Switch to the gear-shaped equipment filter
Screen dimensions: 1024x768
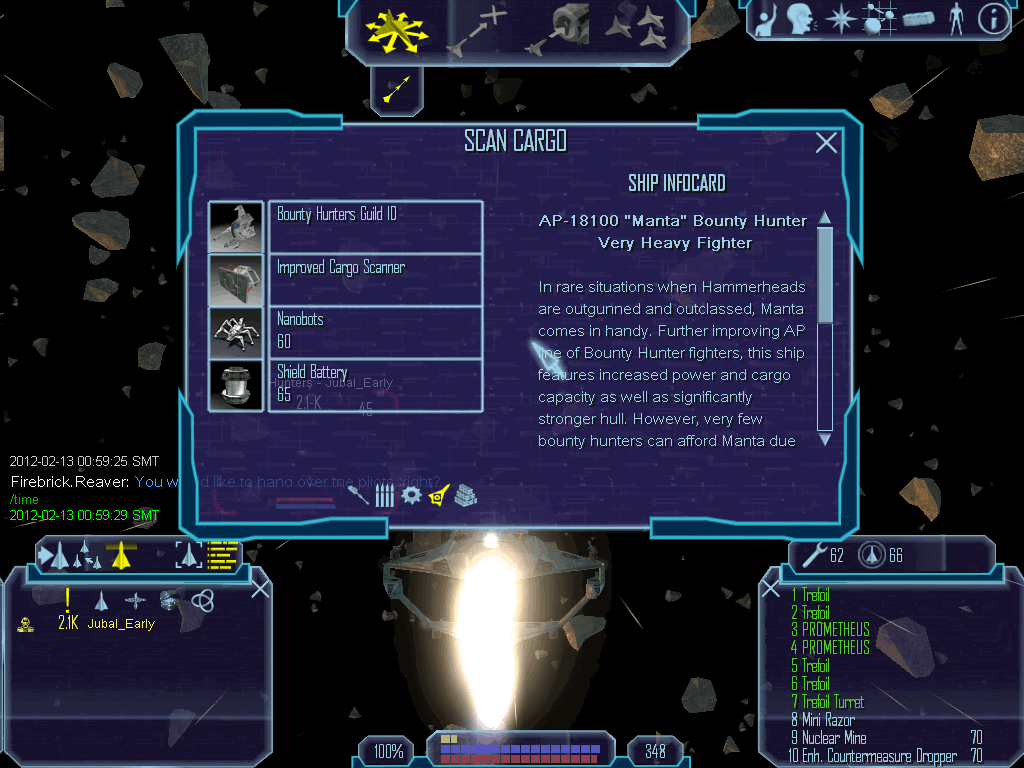411,494
